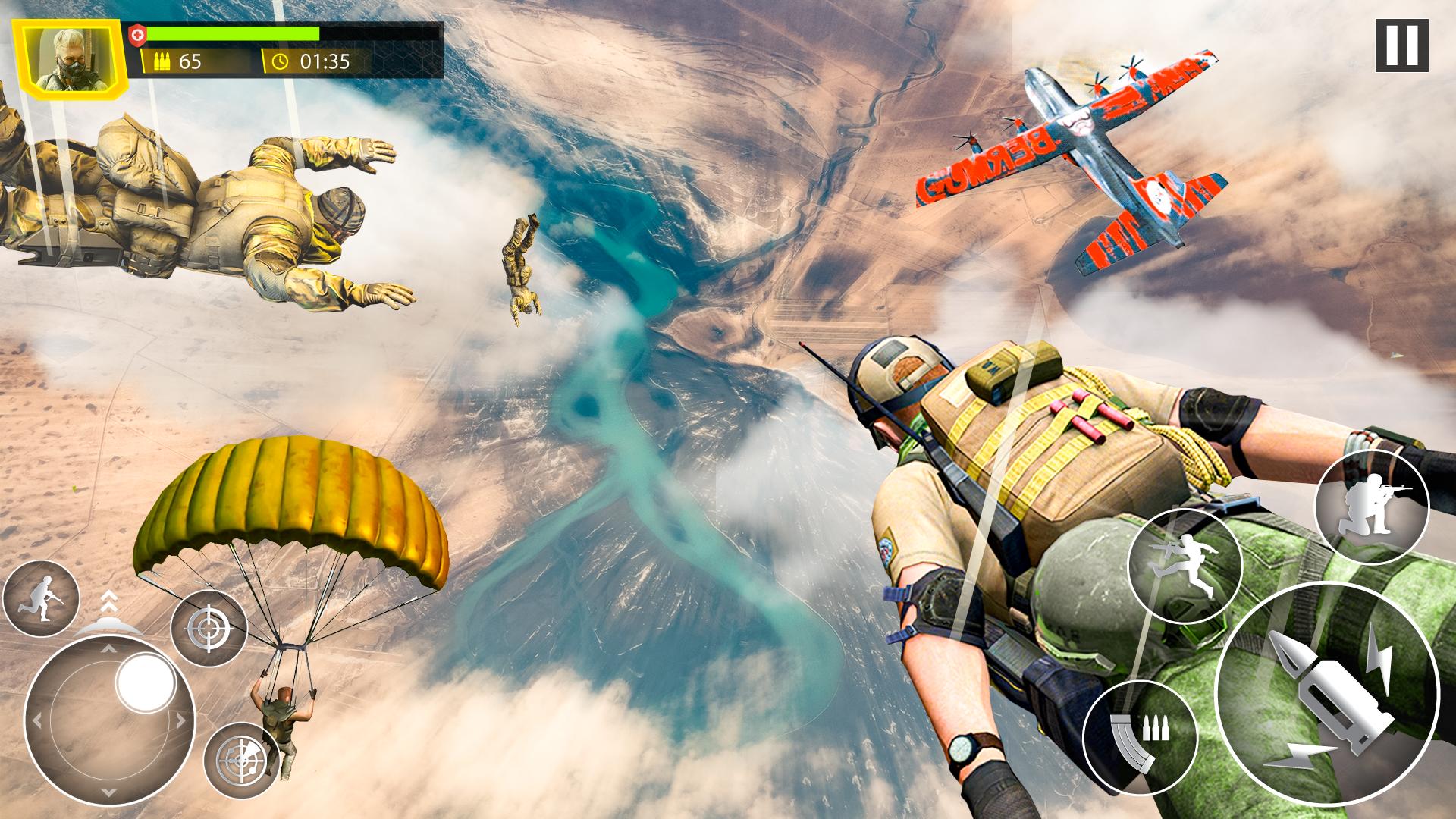The height and width of the screenshot is (819, 1456).
Task: Open the scope targeting button
Action: coord(241,759)
